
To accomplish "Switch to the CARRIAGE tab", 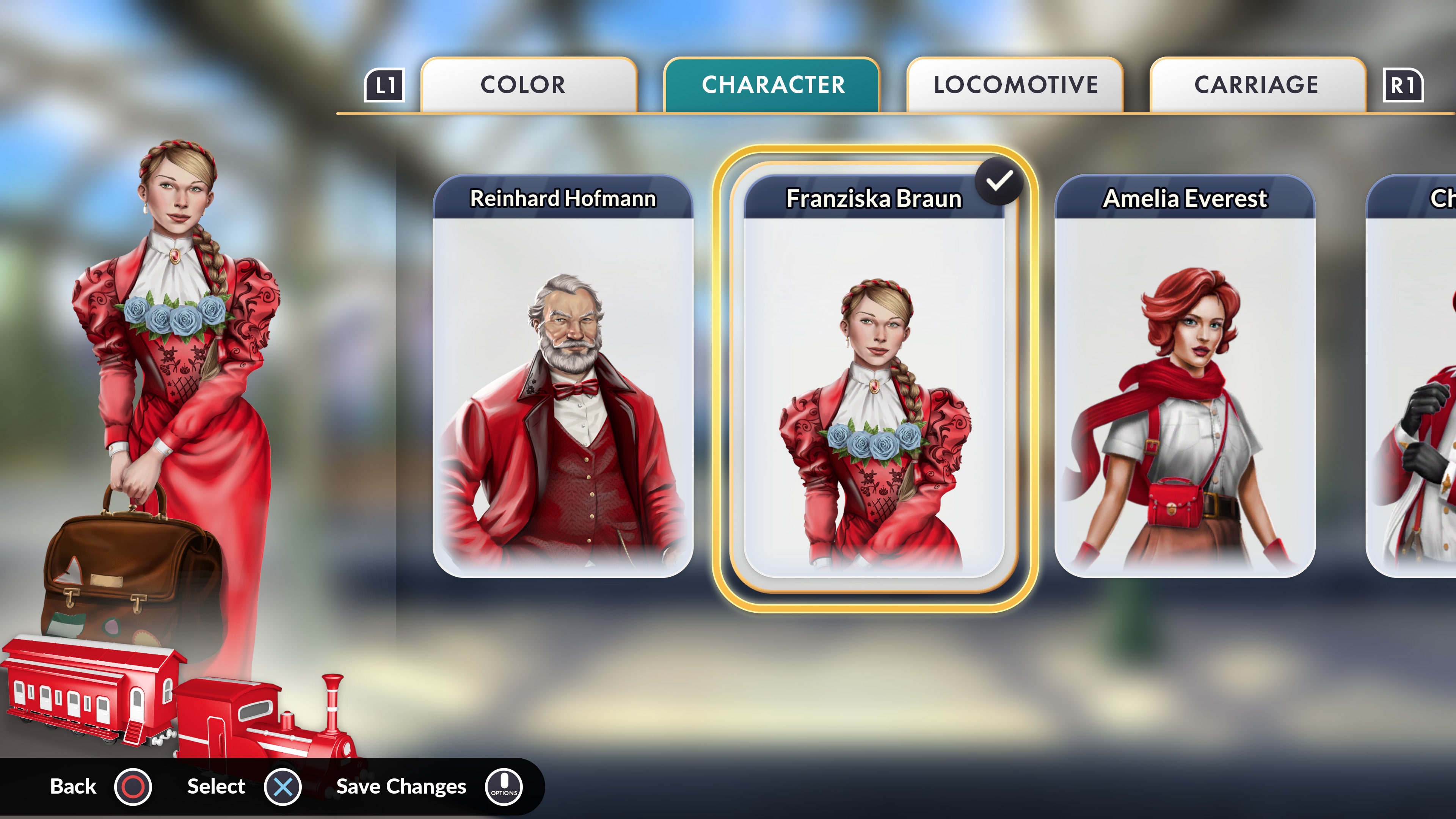I will [1255, 85].
